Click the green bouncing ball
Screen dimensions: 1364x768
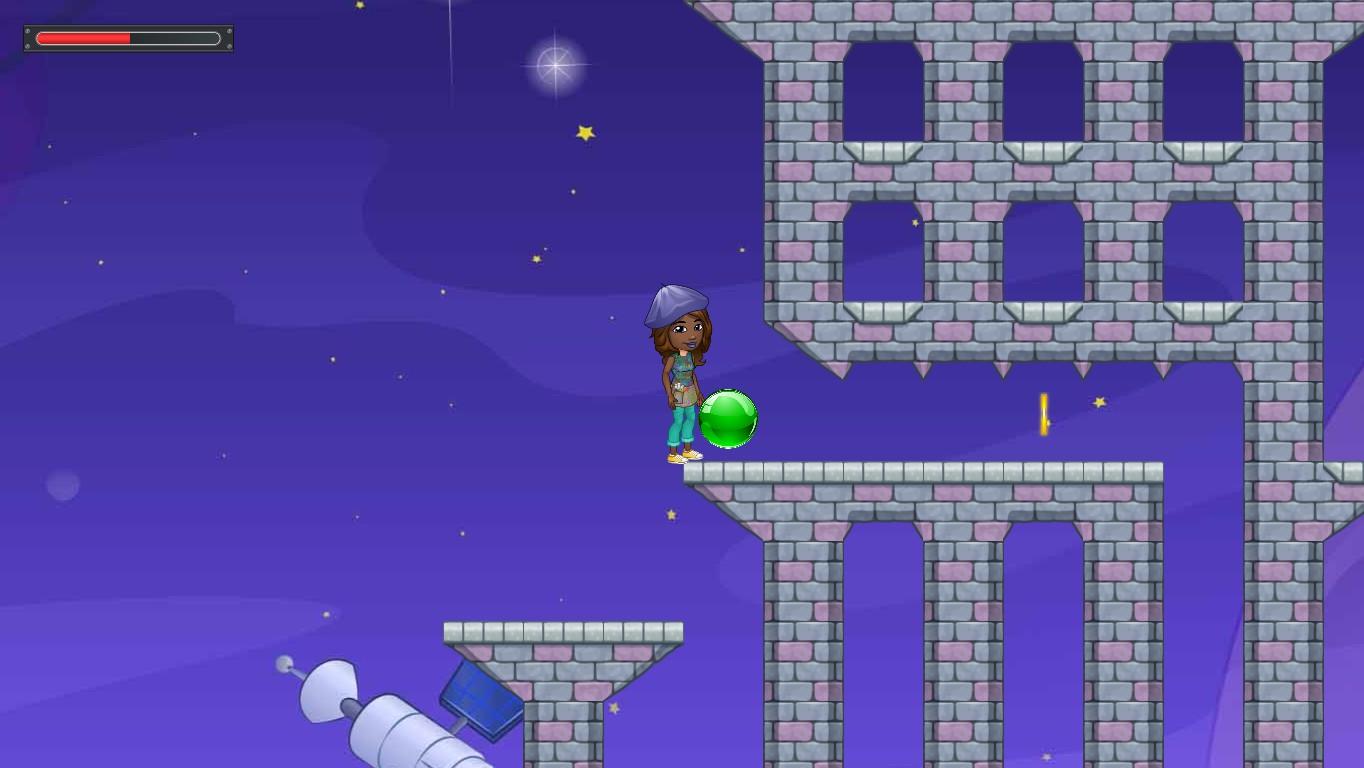click(727, 418)
